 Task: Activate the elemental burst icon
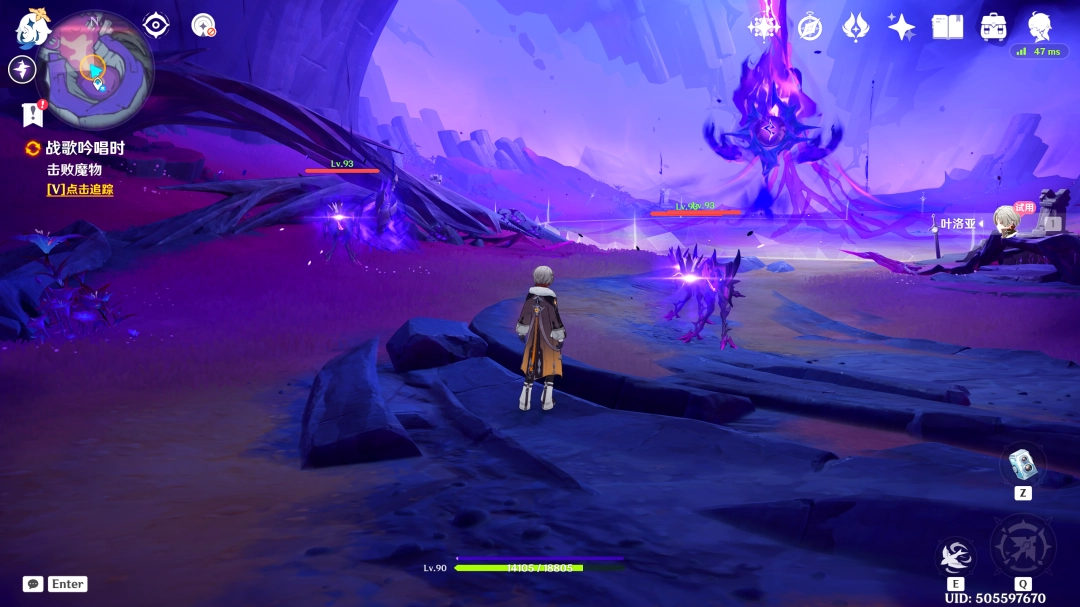tap(1022, 547)
